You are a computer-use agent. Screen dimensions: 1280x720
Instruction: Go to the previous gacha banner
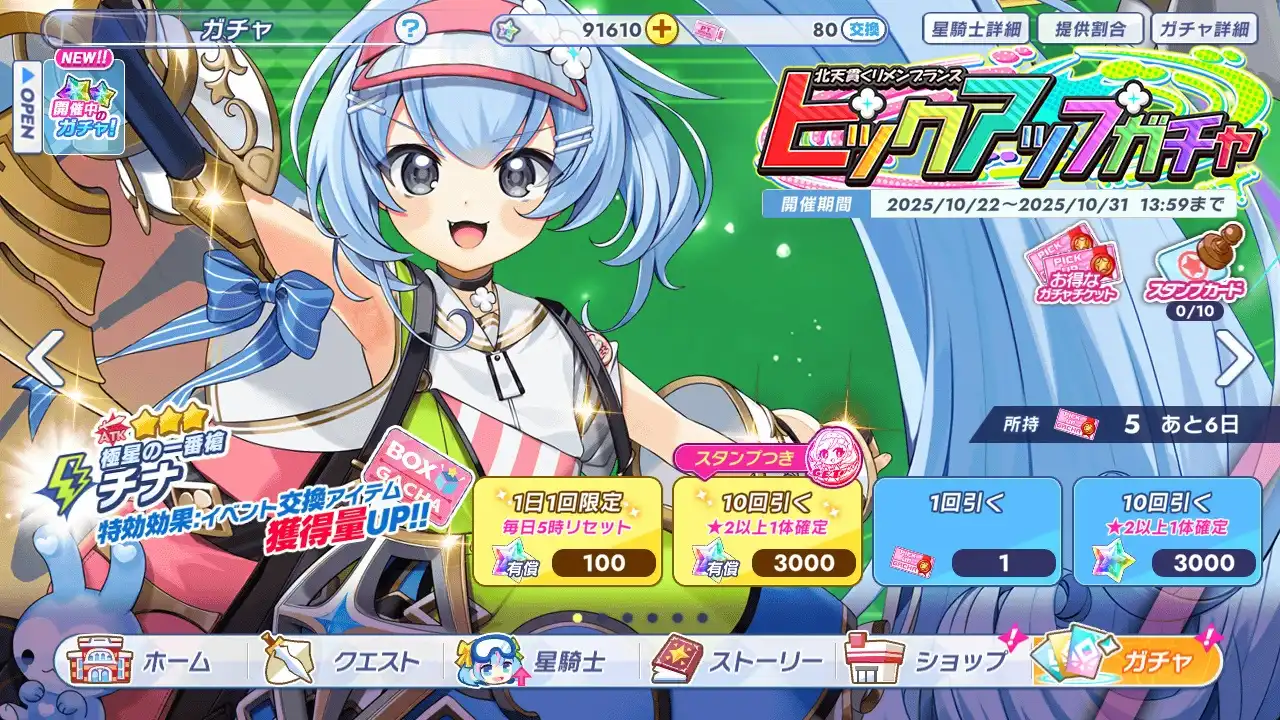pyautogui.click(x=43, y=360)
